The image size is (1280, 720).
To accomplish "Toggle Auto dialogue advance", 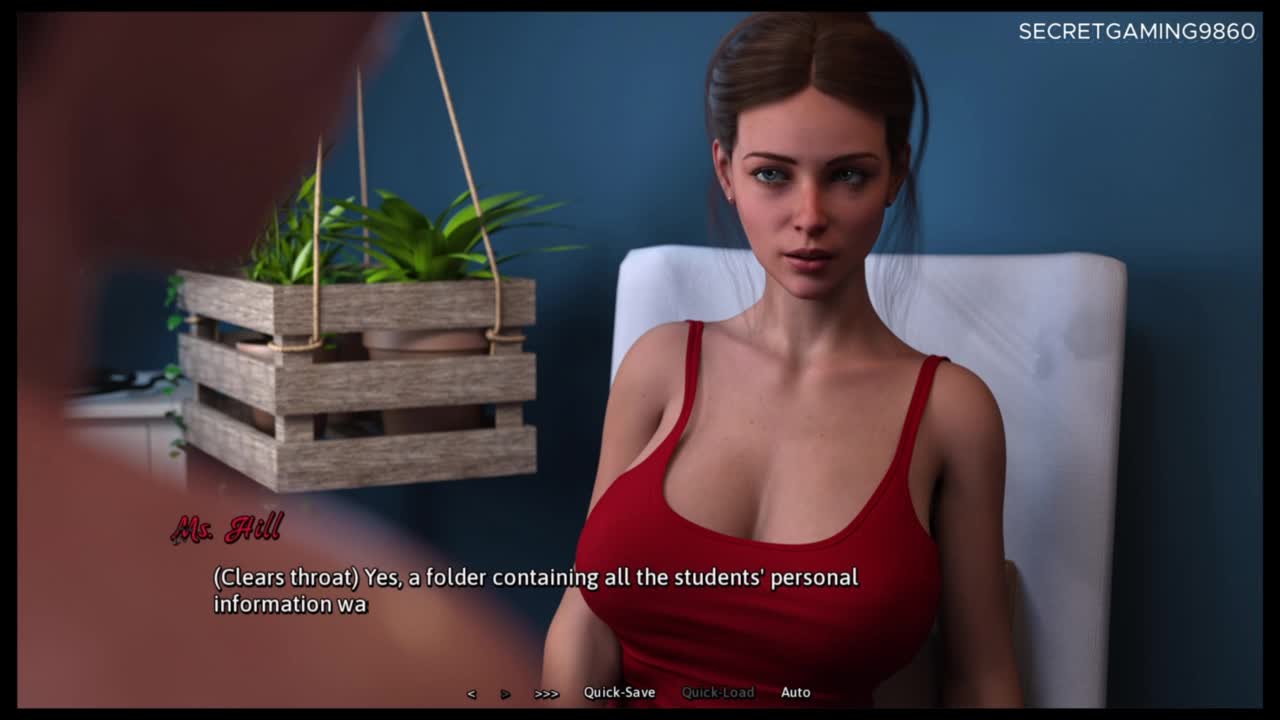I will [796, 692].
